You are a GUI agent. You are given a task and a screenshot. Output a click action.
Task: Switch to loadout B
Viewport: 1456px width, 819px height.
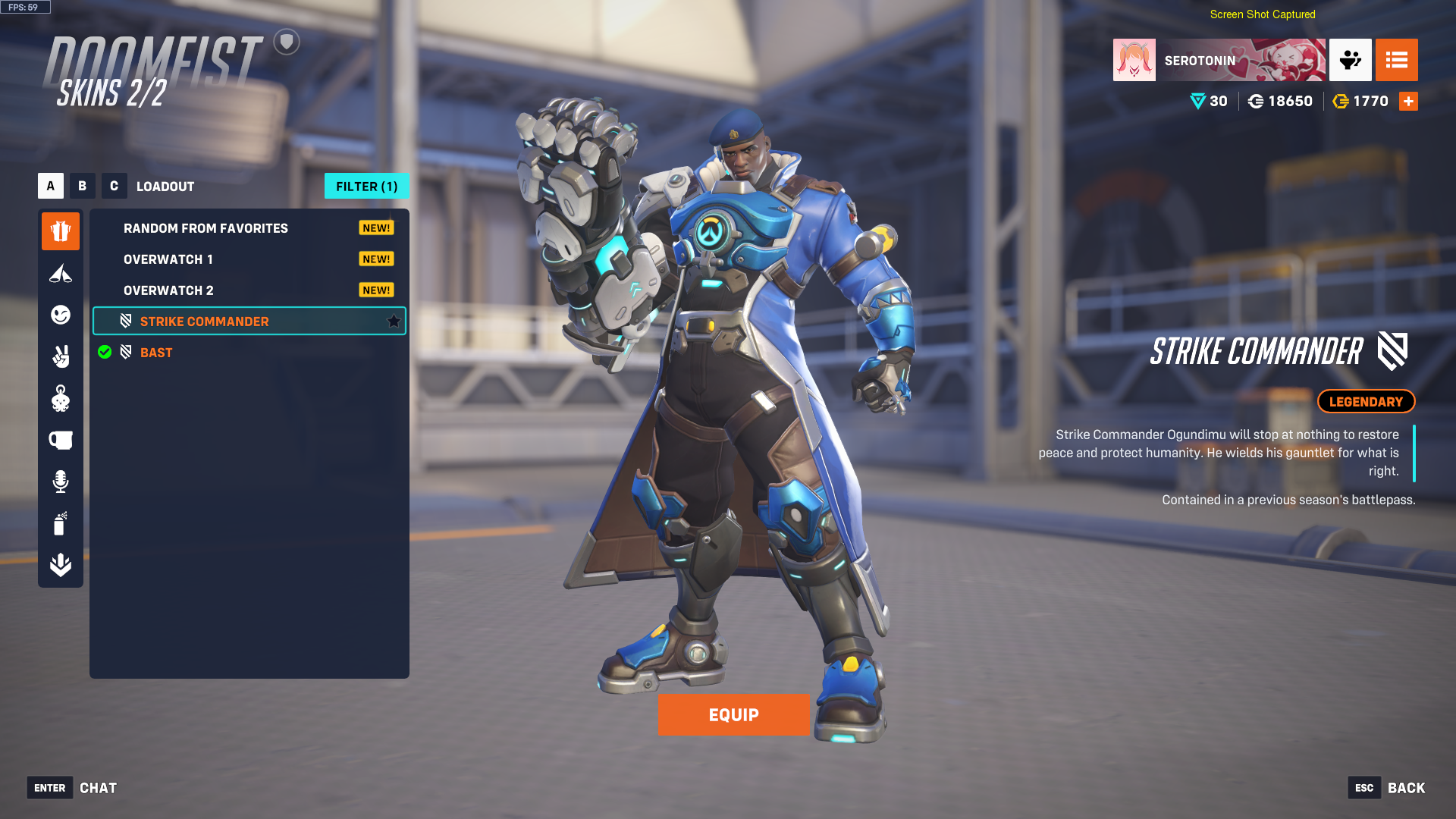[x=83, y=186]
